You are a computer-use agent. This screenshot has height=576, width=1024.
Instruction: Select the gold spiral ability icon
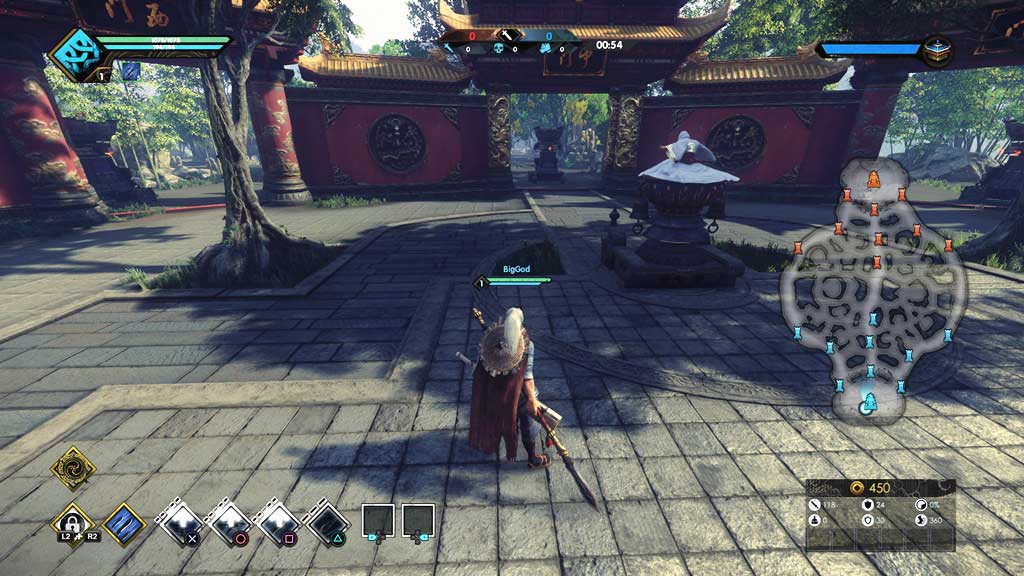[73, 467]
